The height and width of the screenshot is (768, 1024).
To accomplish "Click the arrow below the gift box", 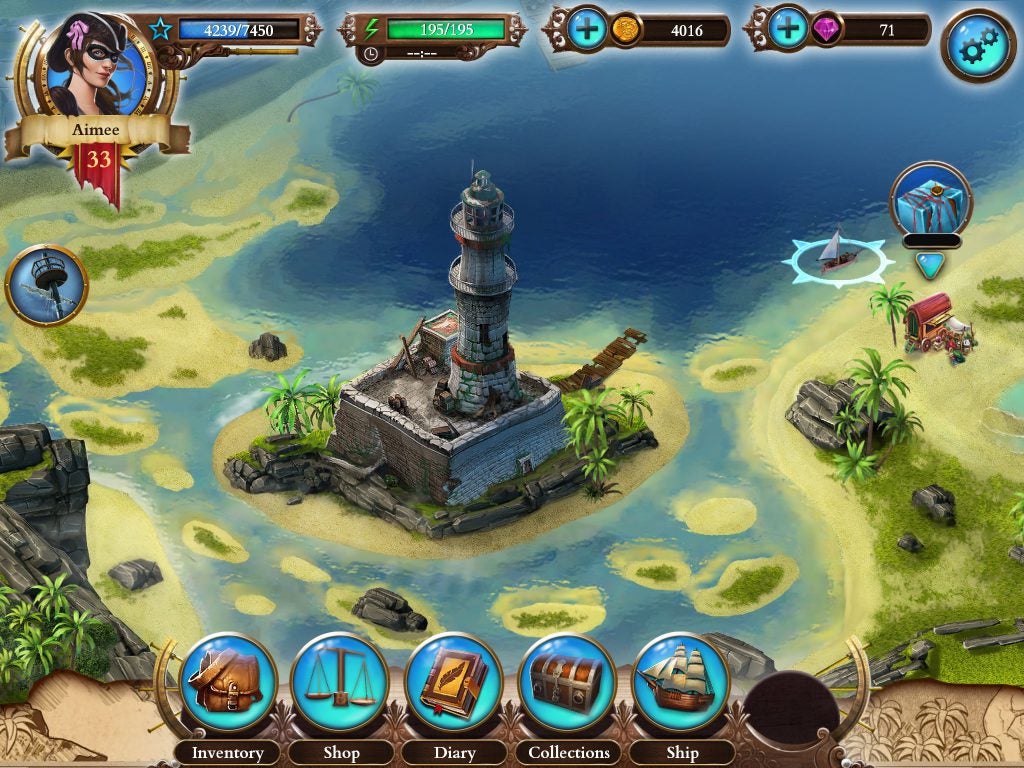I will (x=929, y=264).
